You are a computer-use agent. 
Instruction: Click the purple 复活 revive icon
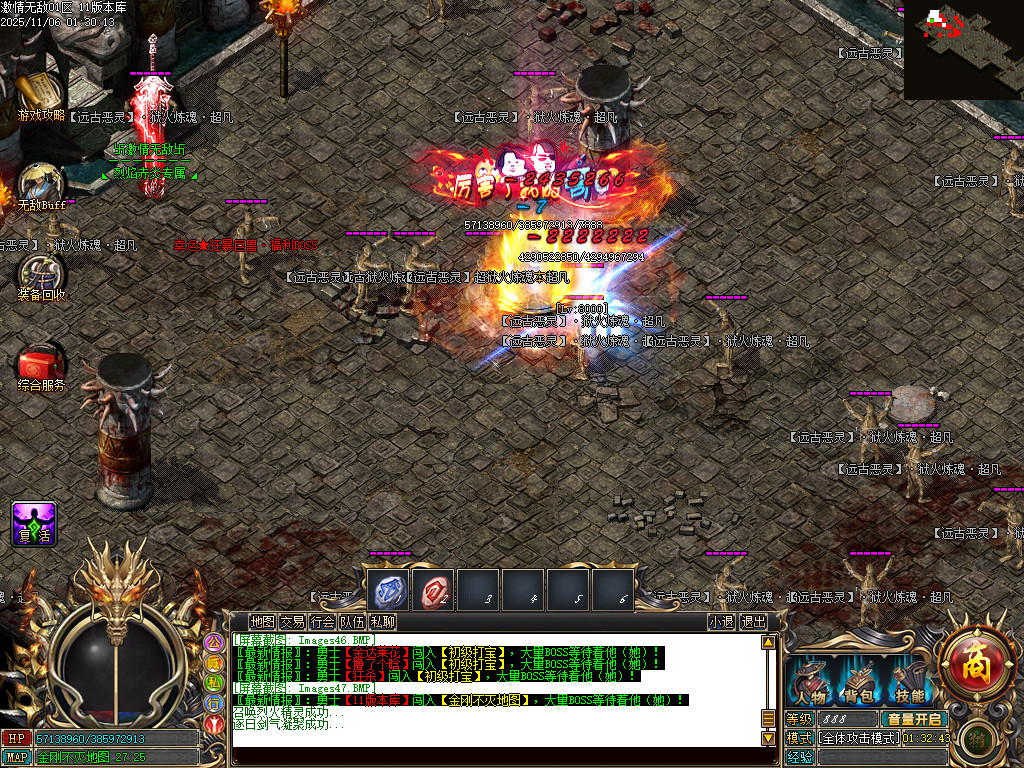(x=34, y=523)
